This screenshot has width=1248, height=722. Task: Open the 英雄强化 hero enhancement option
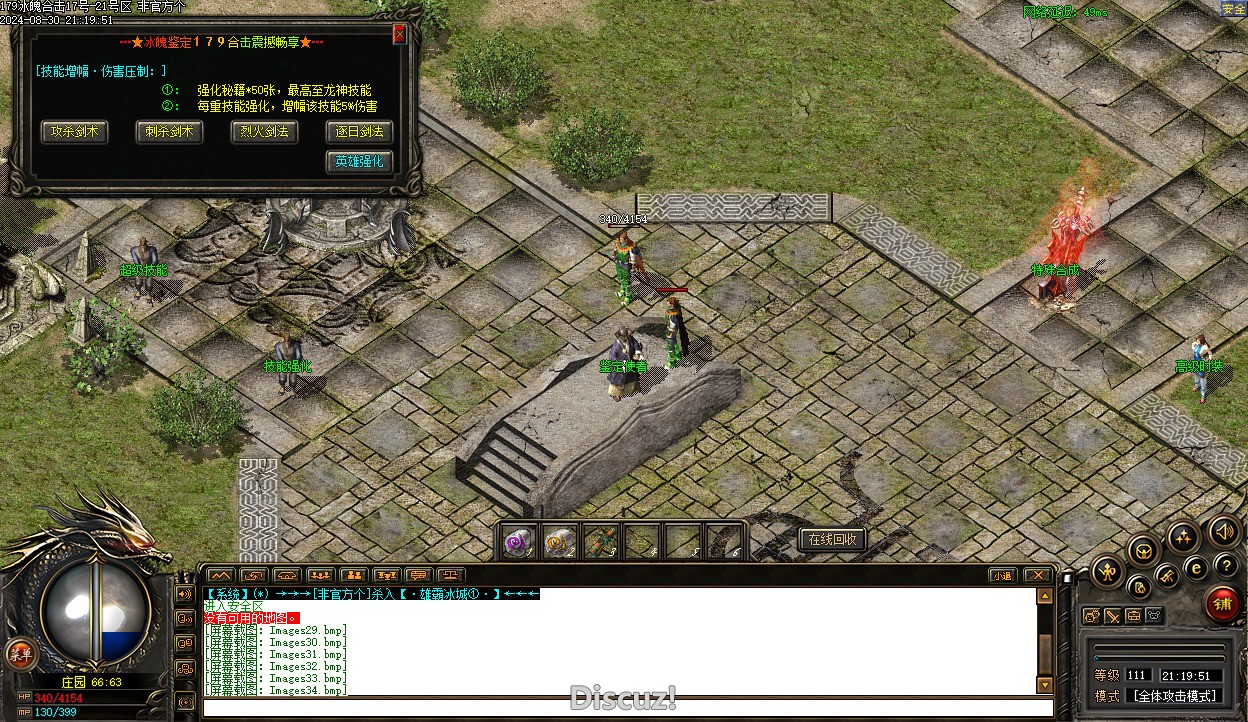[358, 161]
